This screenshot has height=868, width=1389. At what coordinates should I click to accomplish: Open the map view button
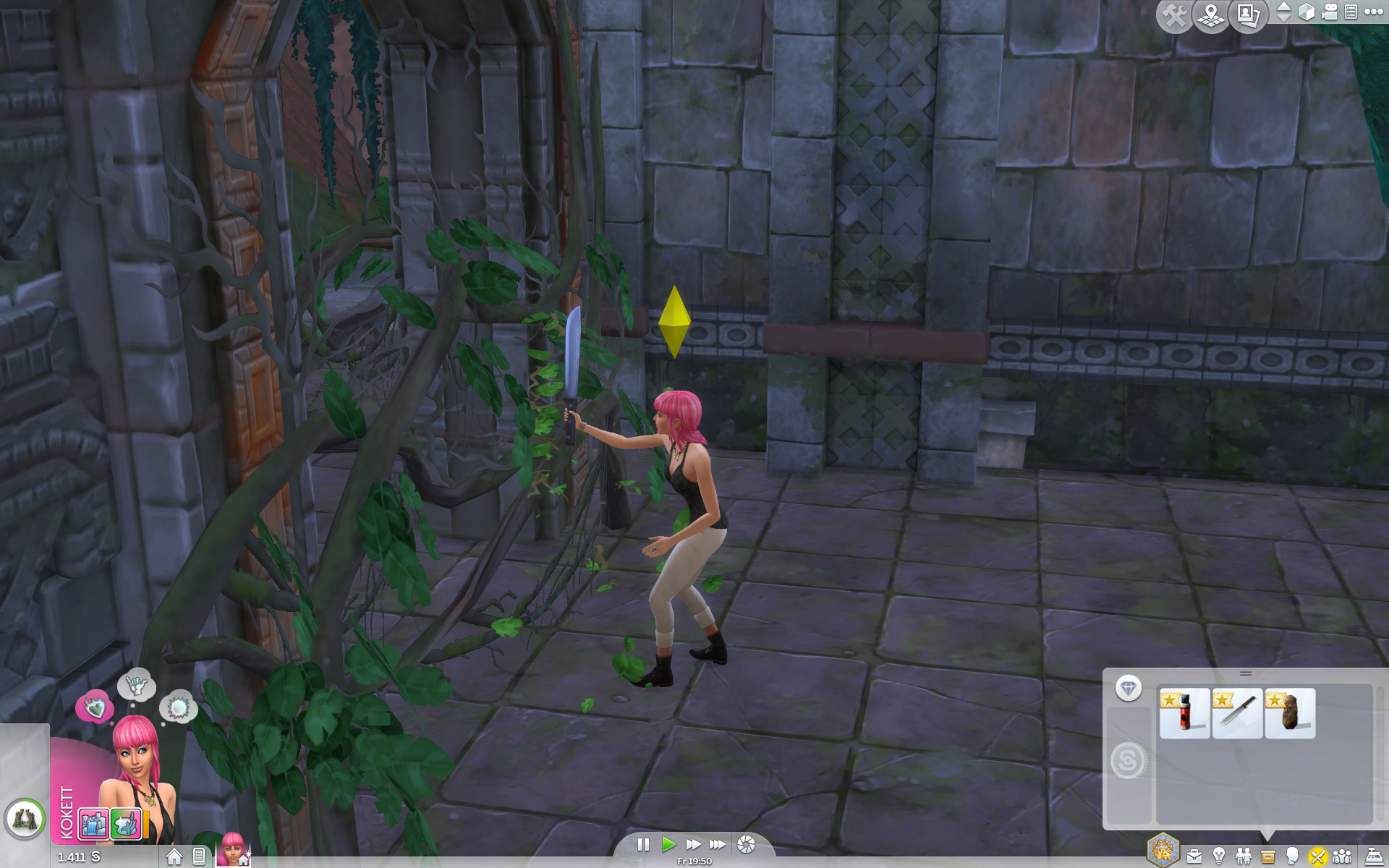[x=1211, y=16]
